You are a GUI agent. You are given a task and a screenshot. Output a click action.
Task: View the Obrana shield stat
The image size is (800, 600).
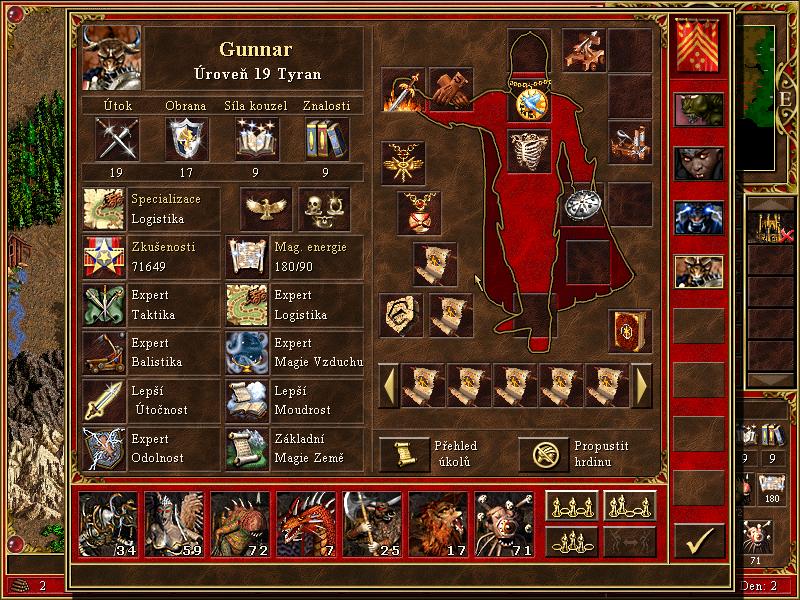186,138
